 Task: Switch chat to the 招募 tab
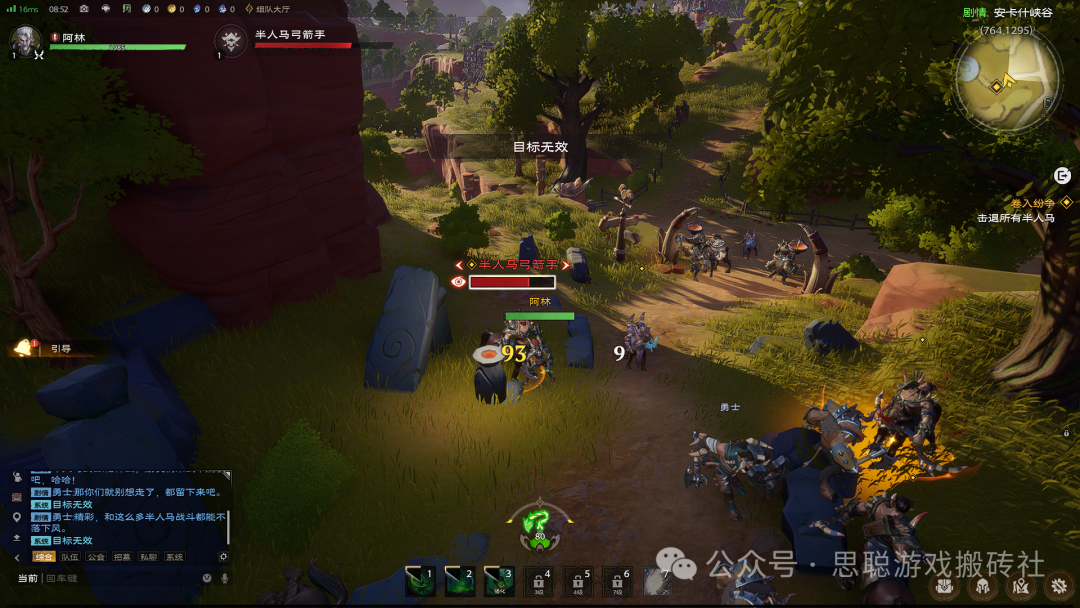(122, 557)
